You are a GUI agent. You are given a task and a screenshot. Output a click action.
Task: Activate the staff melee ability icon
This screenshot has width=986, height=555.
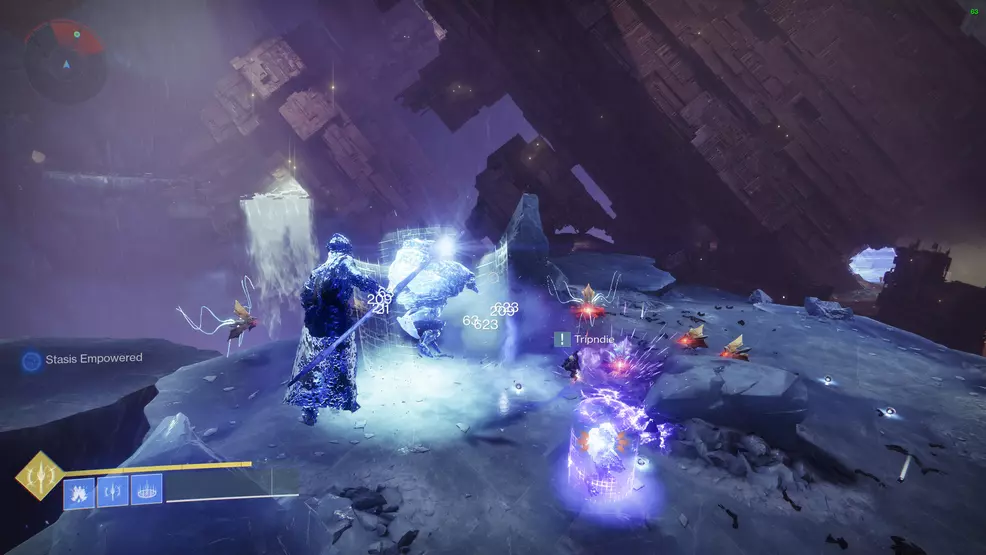113,490
